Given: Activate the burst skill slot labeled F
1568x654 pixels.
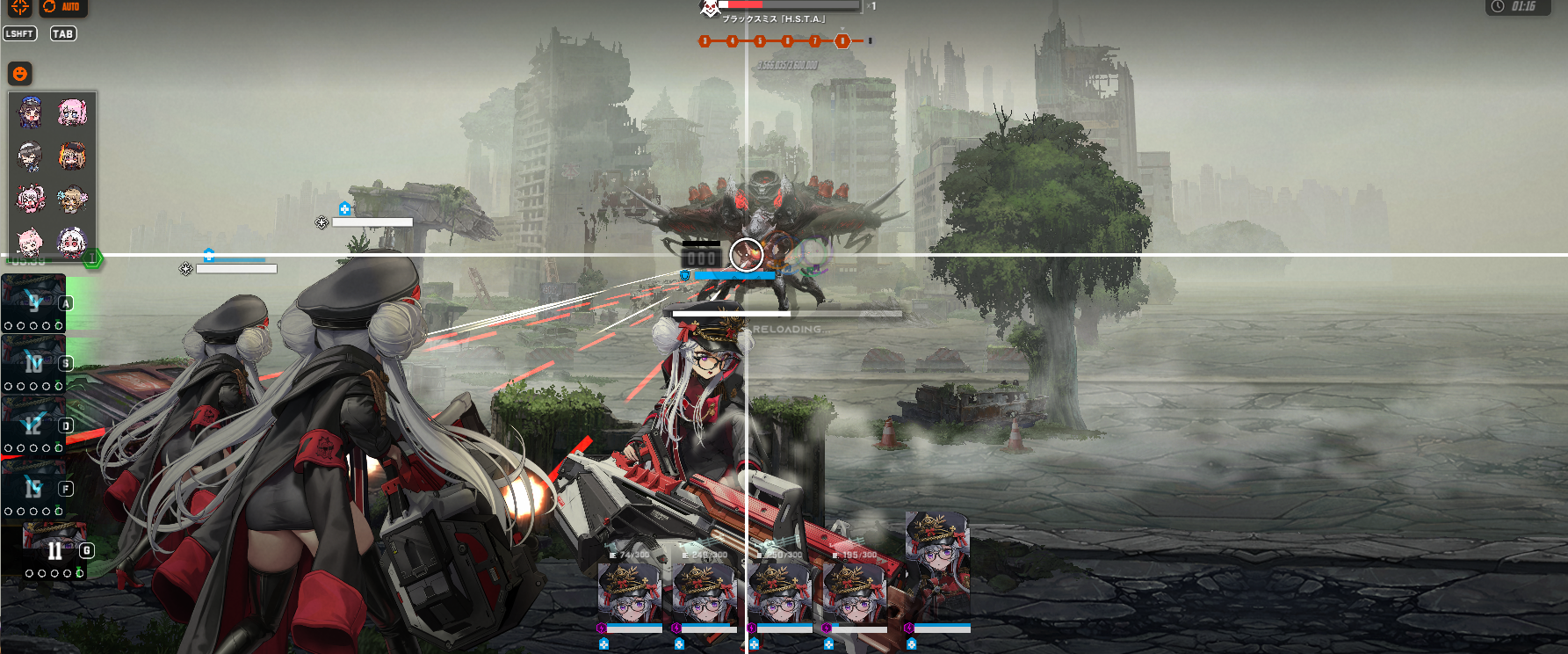Looking at the screenshot, I should 33,488.
